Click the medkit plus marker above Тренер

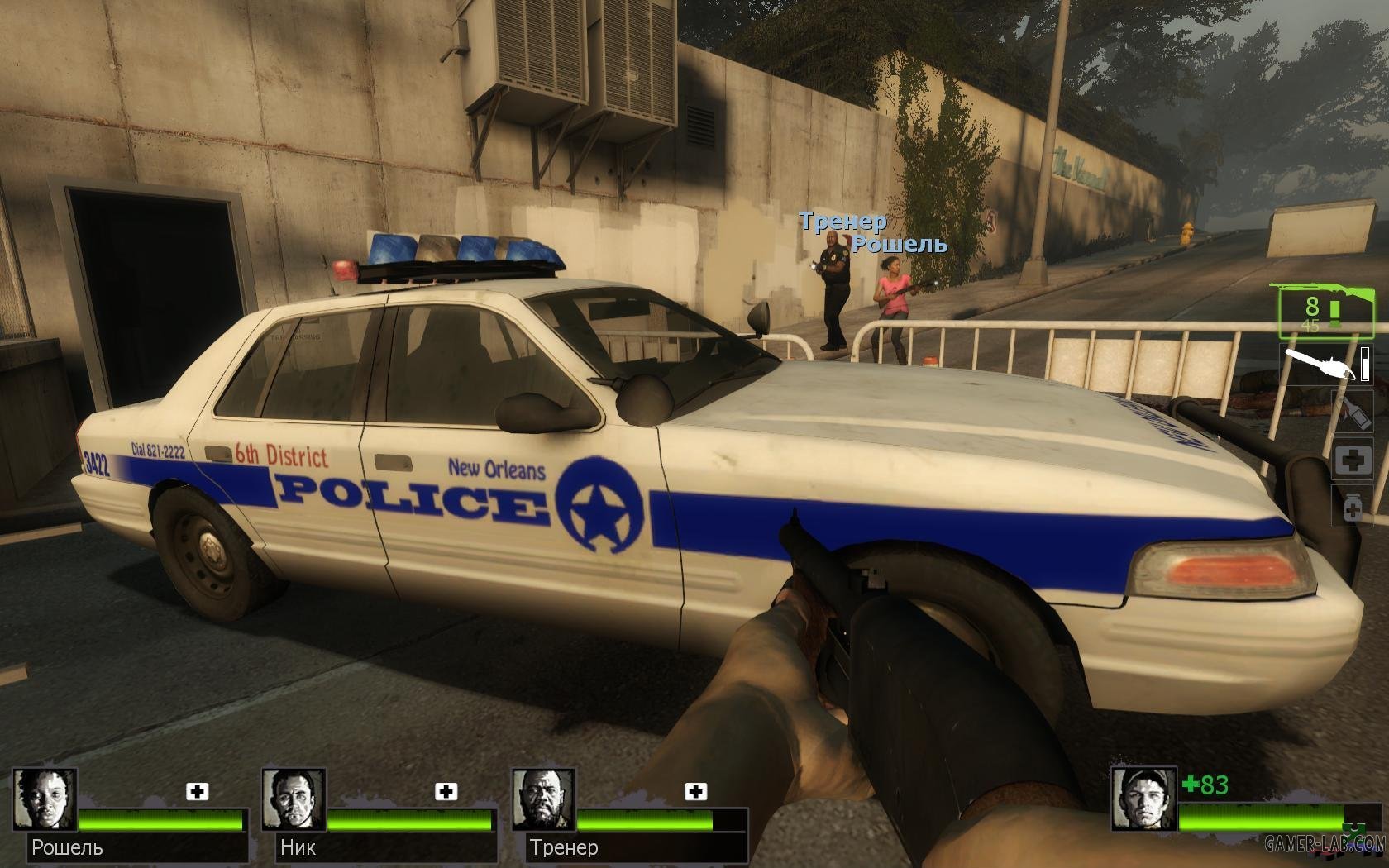693,792
